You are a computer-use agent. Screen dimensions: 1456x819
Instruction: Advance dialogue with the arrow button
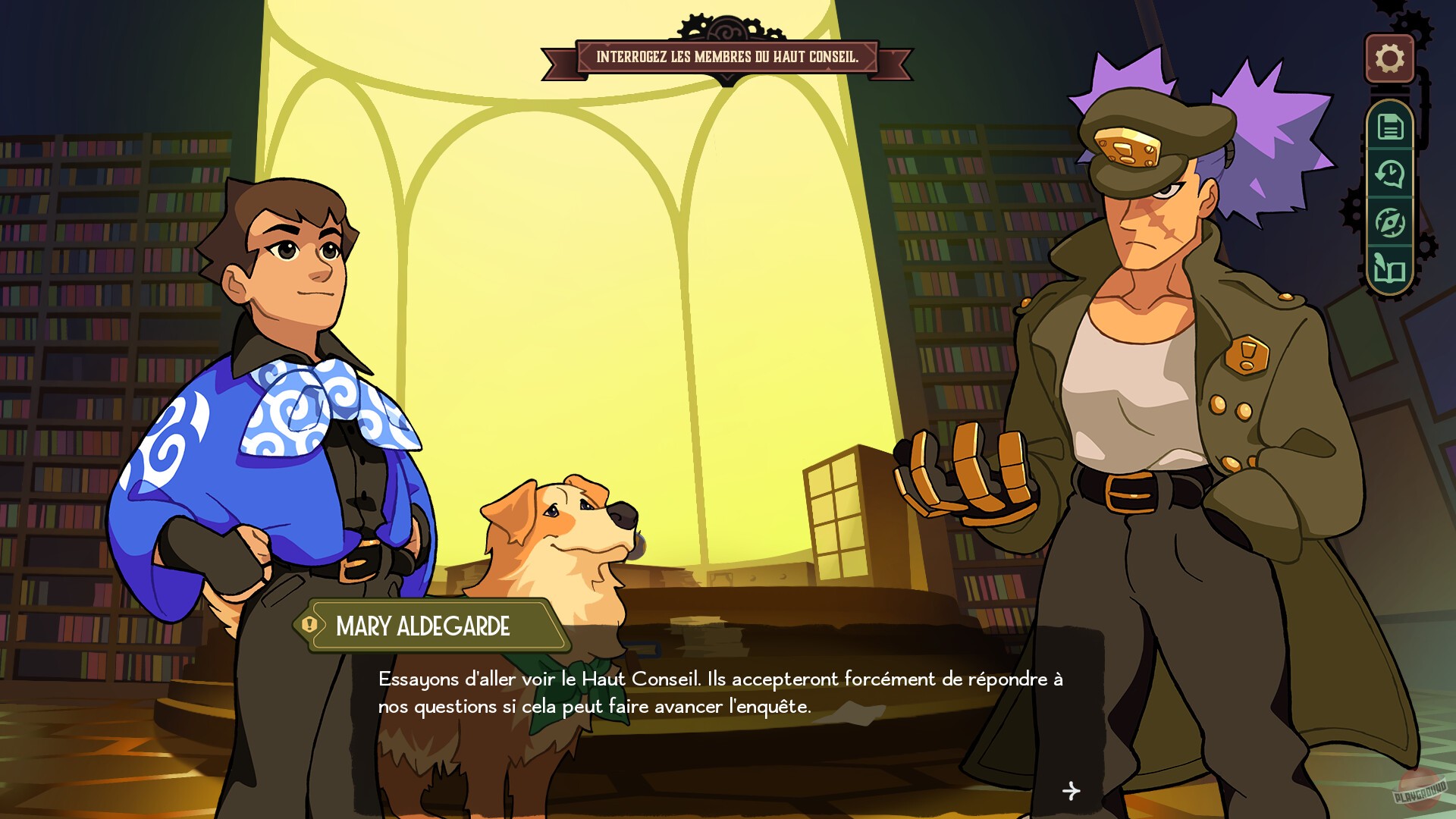click(1072, 791)
